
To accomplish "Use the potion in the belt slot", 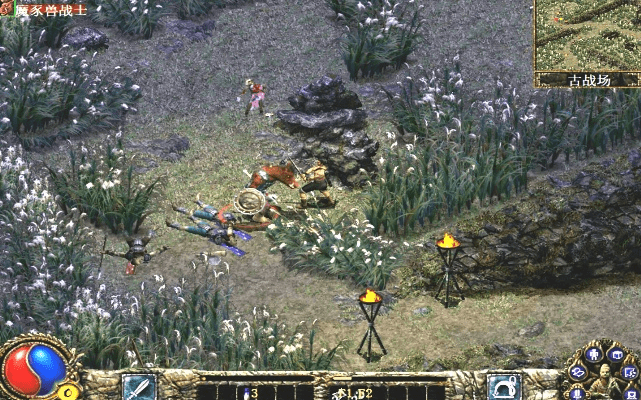I will click(244, 392).
